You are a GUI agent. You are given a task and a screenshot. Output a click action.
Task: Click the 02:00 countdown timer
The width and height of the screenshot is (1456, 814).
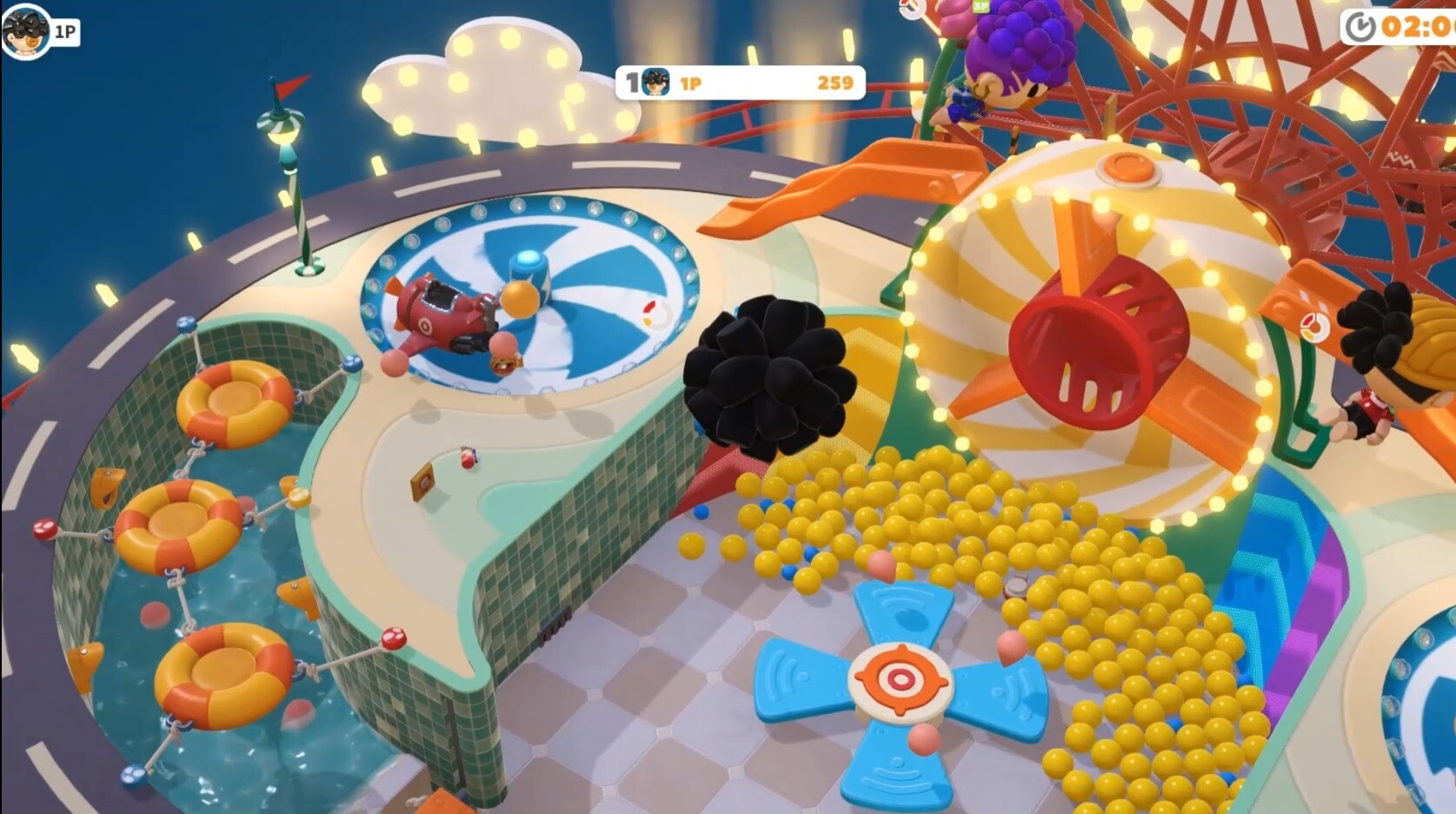(1417, 26)
